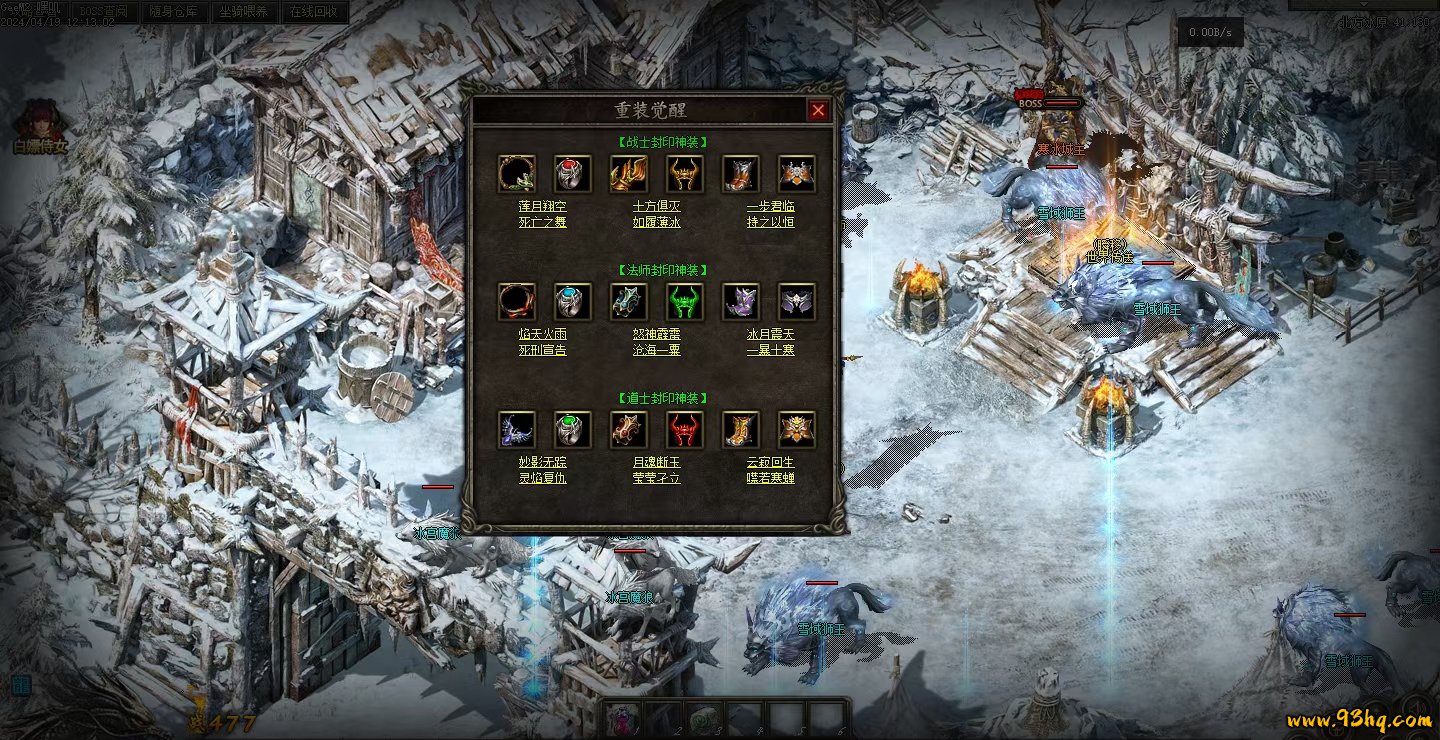Open the 十方俱灭 option
Viewport: 1440px width, 740px height.
click(657, 206)
